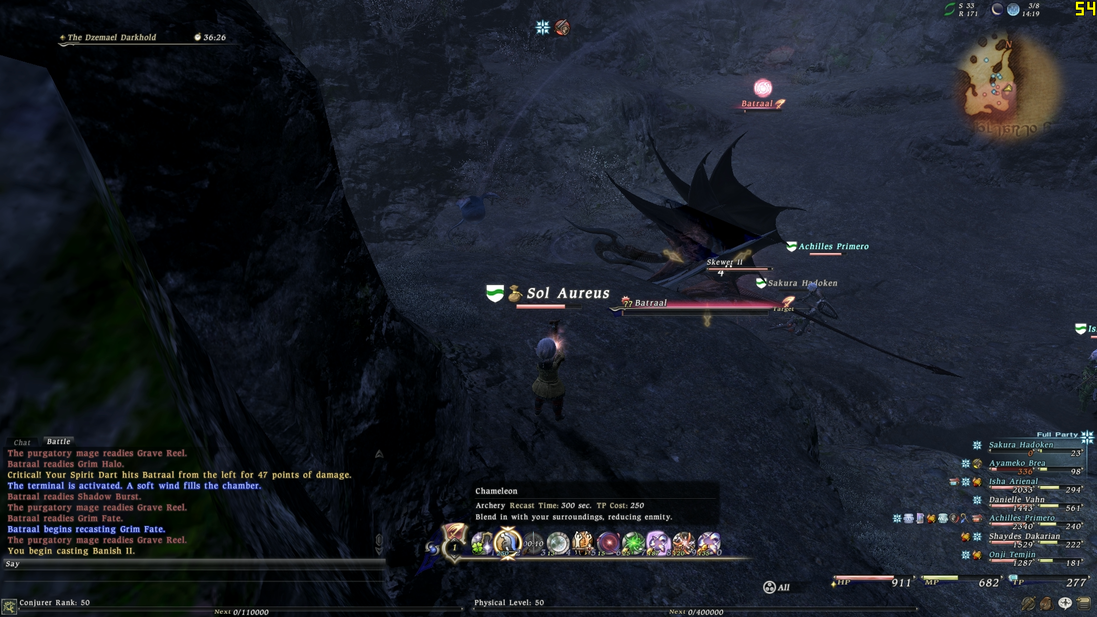Choose Isha Arienal from the party list

[1013, 481]
